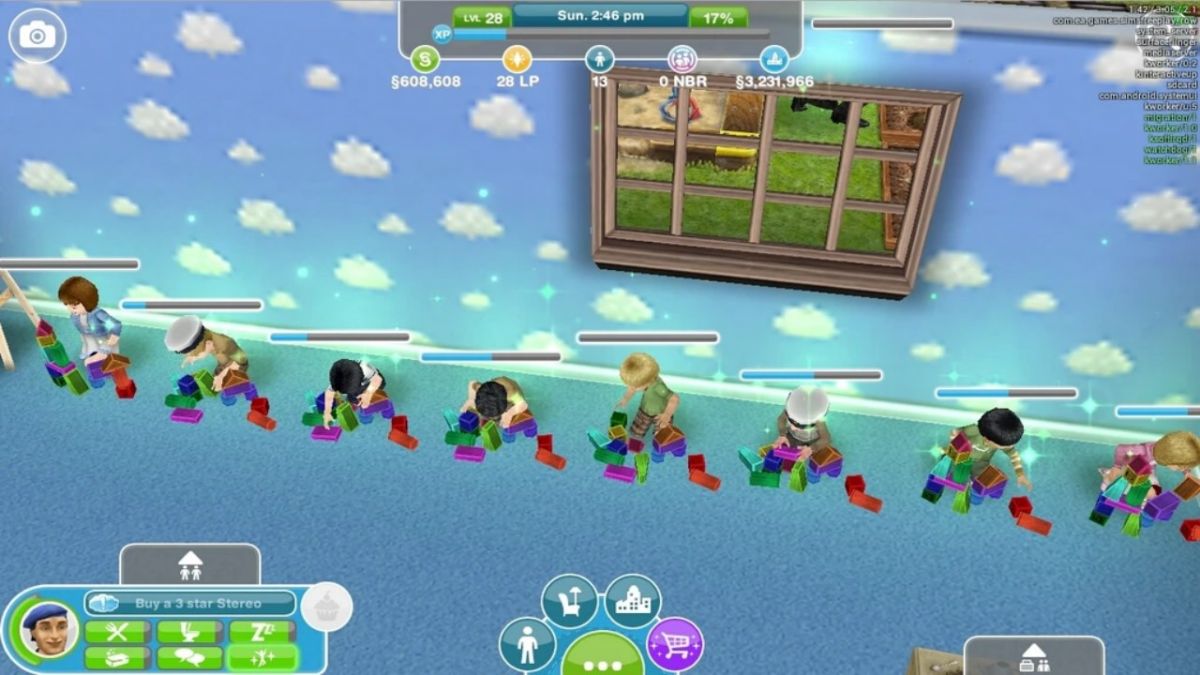Open the home furniture buy mode
The height and width of the screenshot is (675, 1200).
pyautogui.click(x=569, y=601)
